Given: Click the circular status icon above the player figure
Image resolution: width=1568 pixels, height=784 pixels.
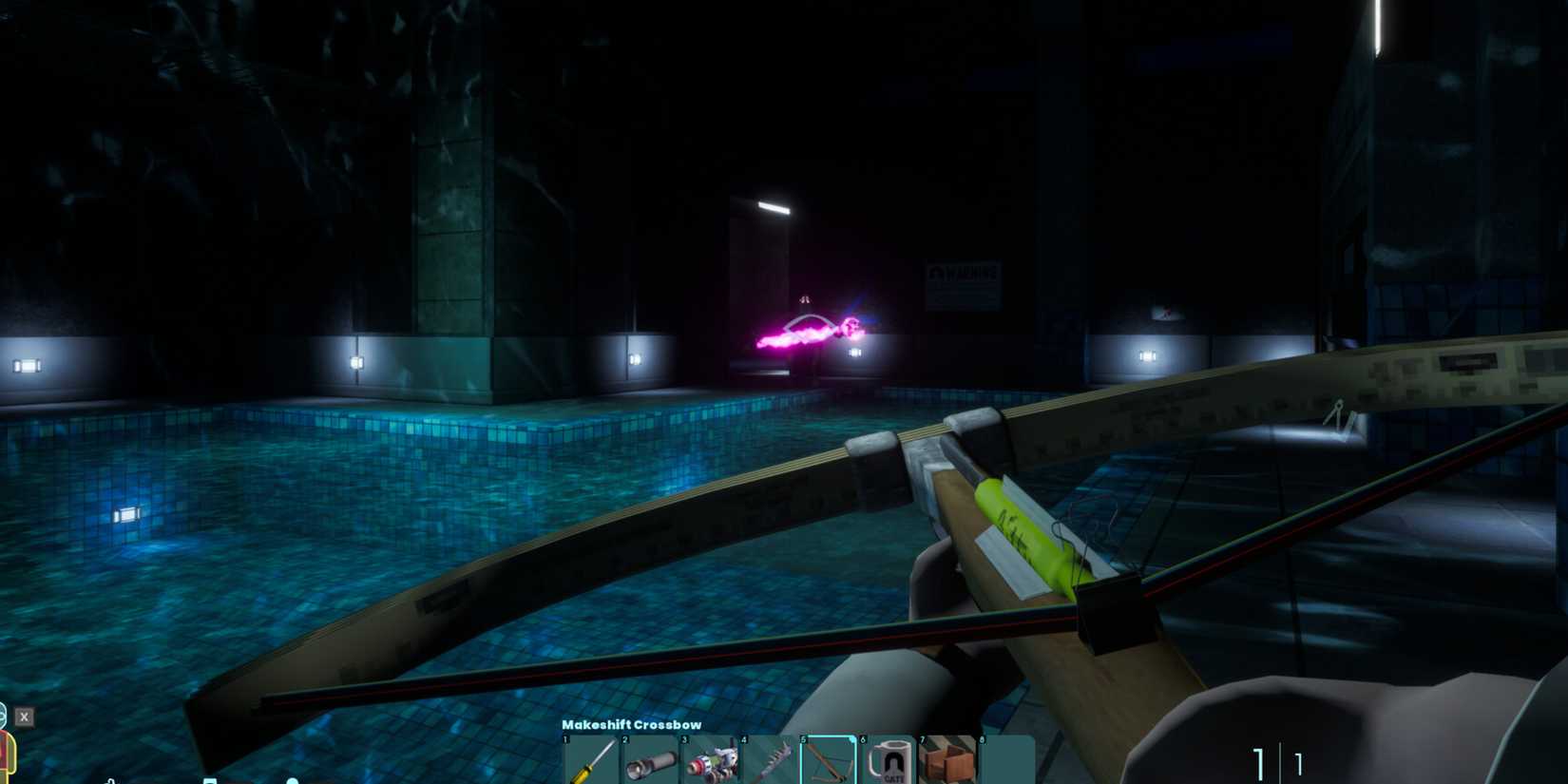Looking at the screenshot, I should 4,714.
